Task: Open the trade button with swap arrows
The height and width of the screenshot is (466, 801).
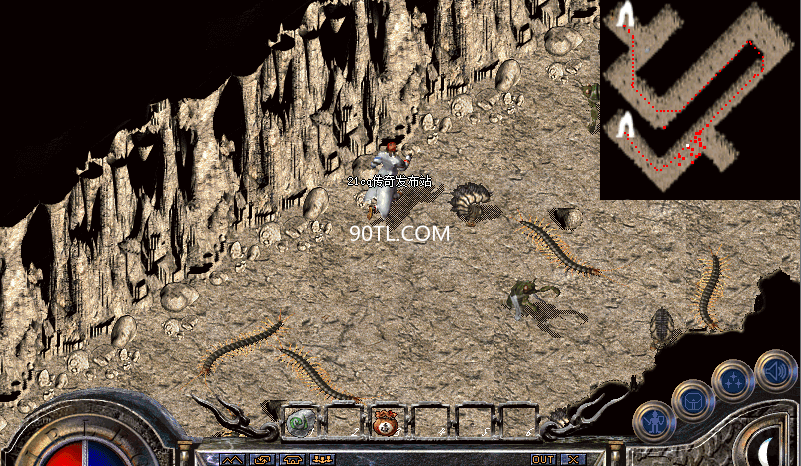Action: (x=263, y=459)
